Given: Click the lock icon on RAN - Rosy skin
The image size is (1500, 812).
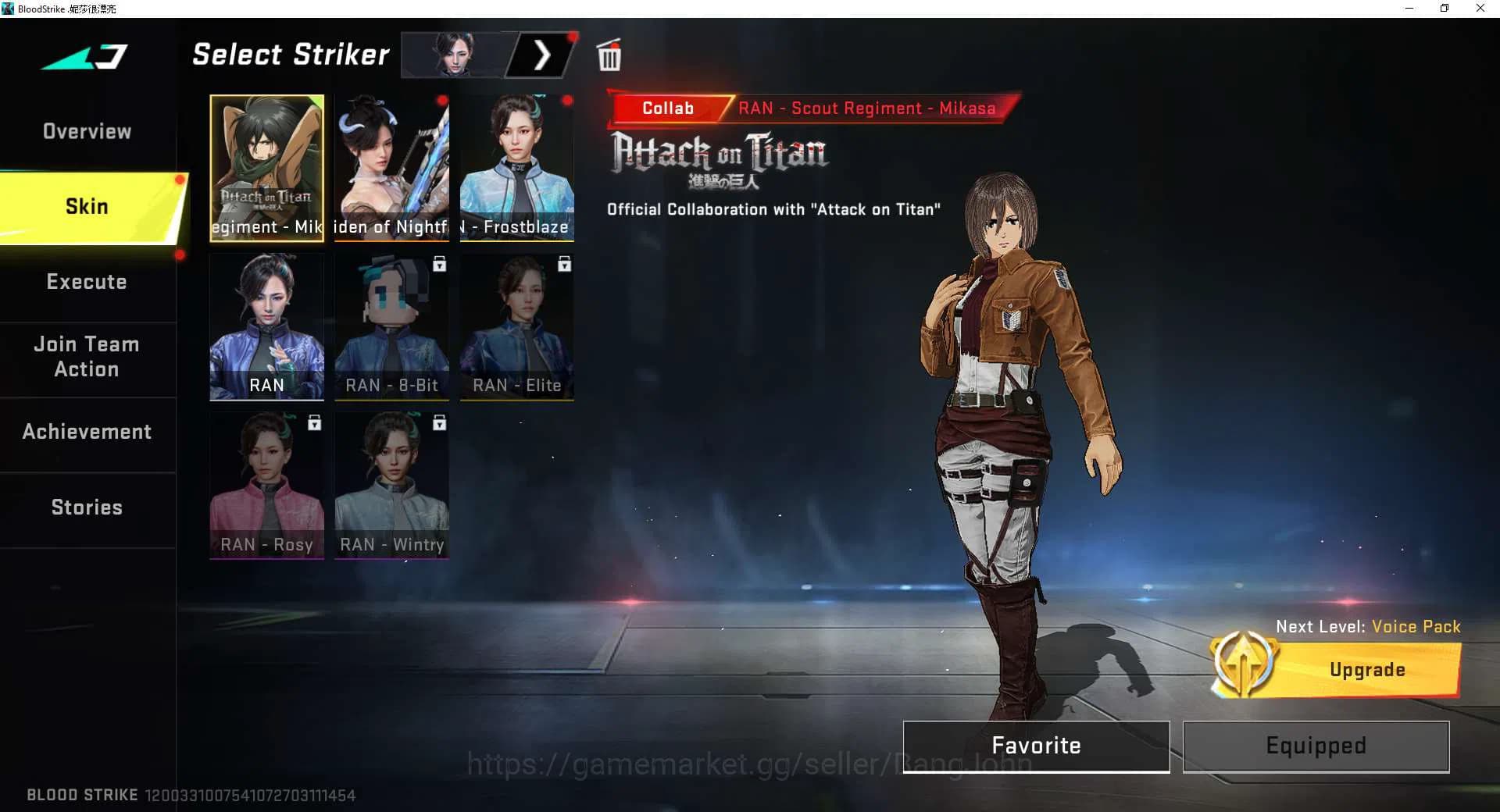Looking at the screenshot, I should 314,424.
